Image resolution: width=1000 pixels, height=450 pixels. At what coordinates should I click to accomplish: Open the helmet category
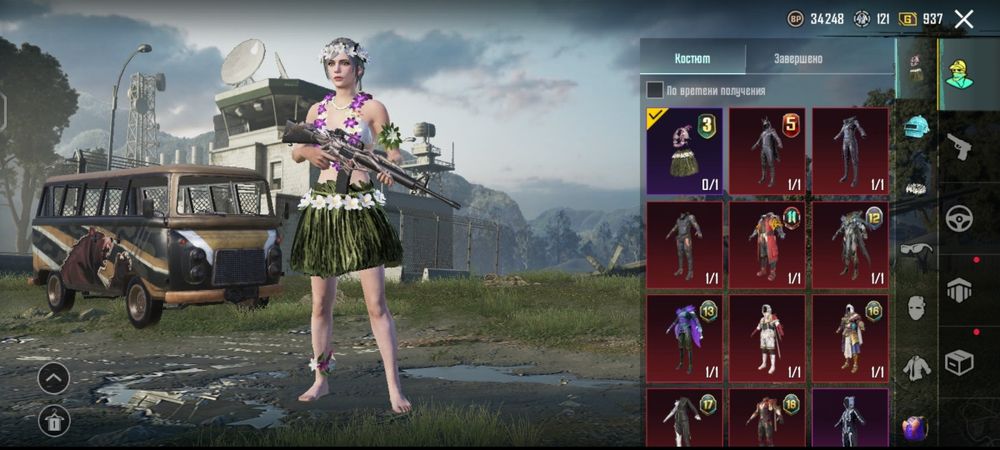917,126
